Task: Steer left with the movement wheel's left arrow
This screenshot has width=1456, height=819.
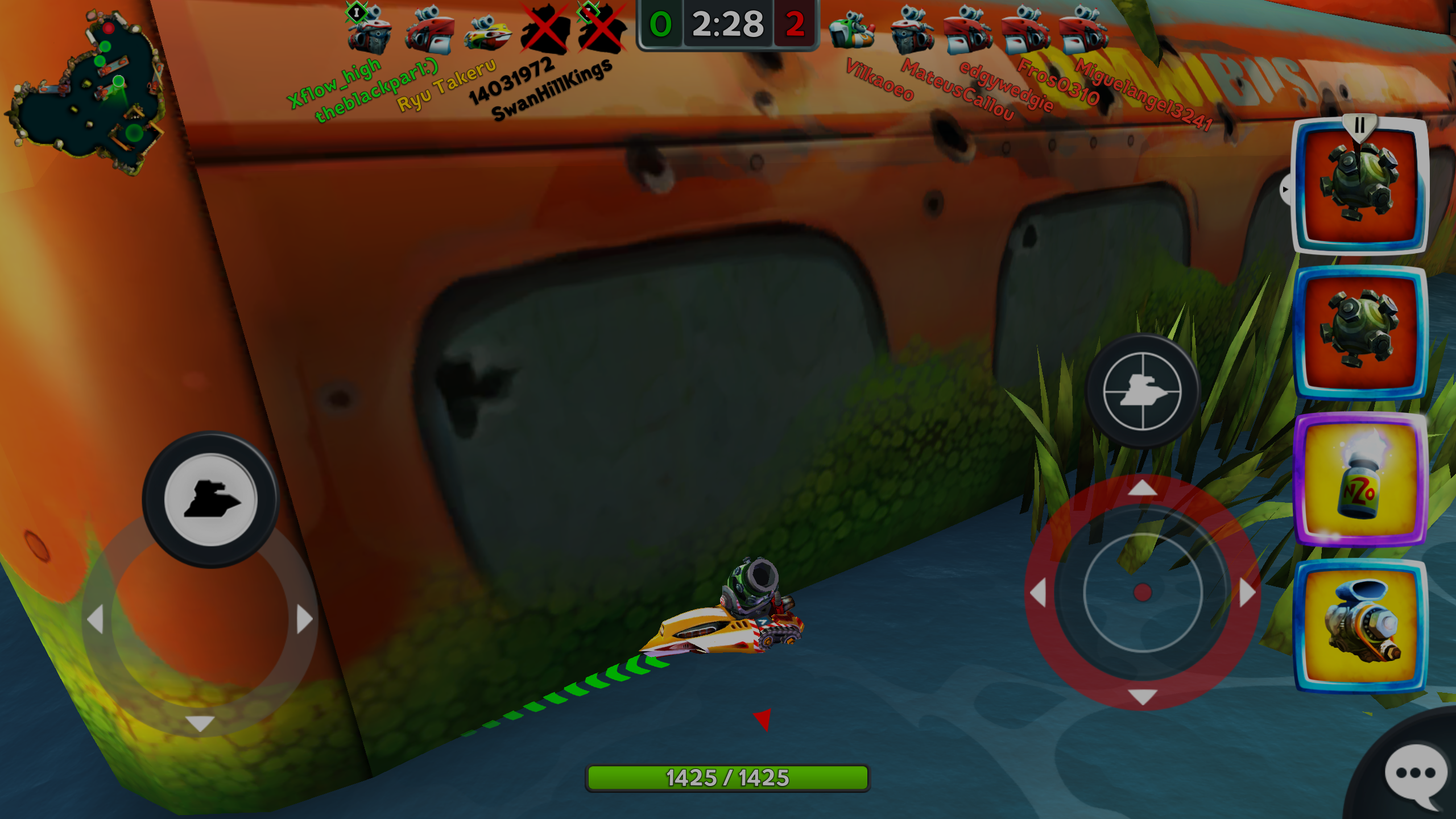Action: point(96,619)
